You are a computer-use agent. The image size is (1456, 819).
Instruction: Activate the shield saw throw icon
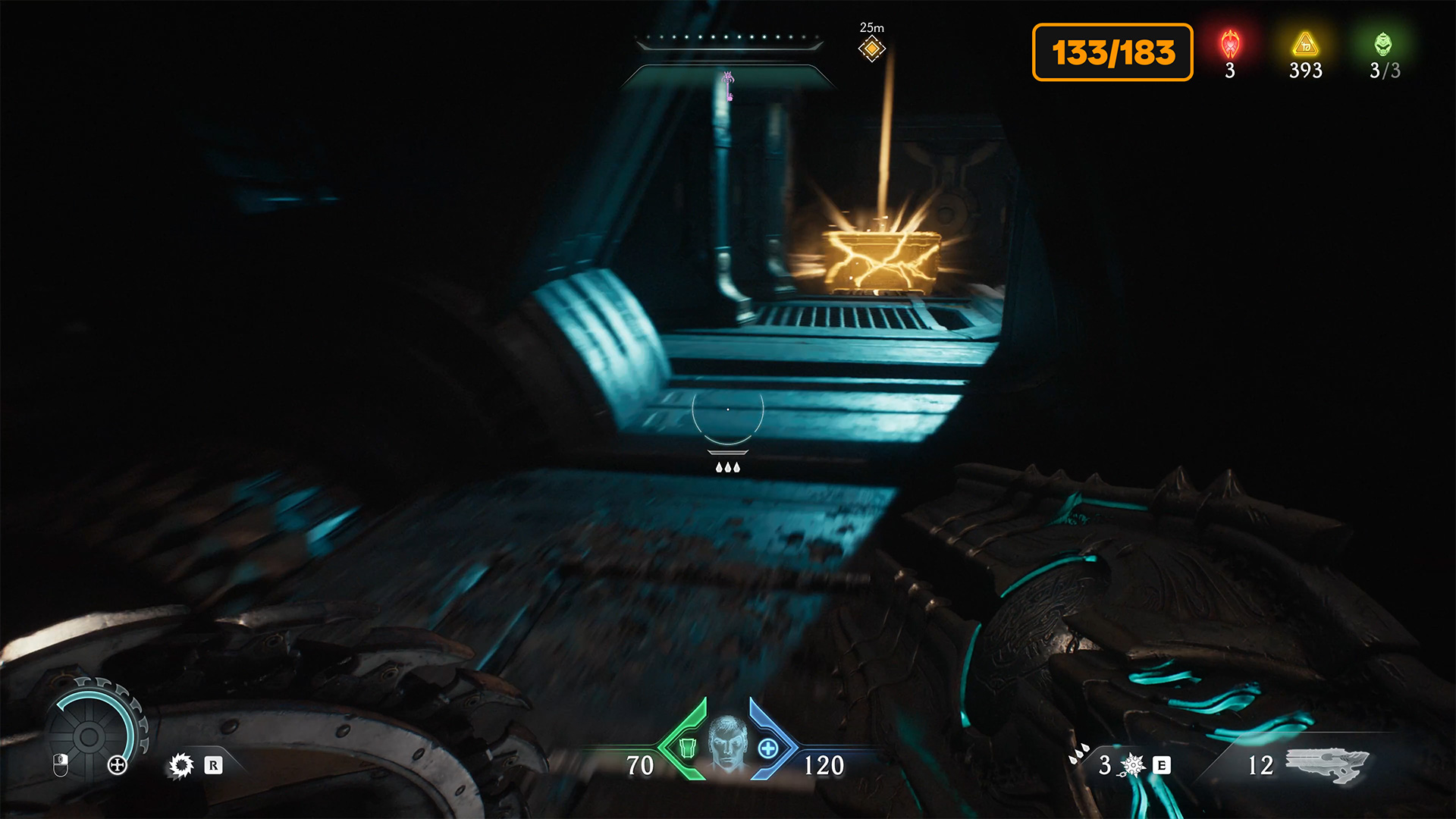point(181,765)
